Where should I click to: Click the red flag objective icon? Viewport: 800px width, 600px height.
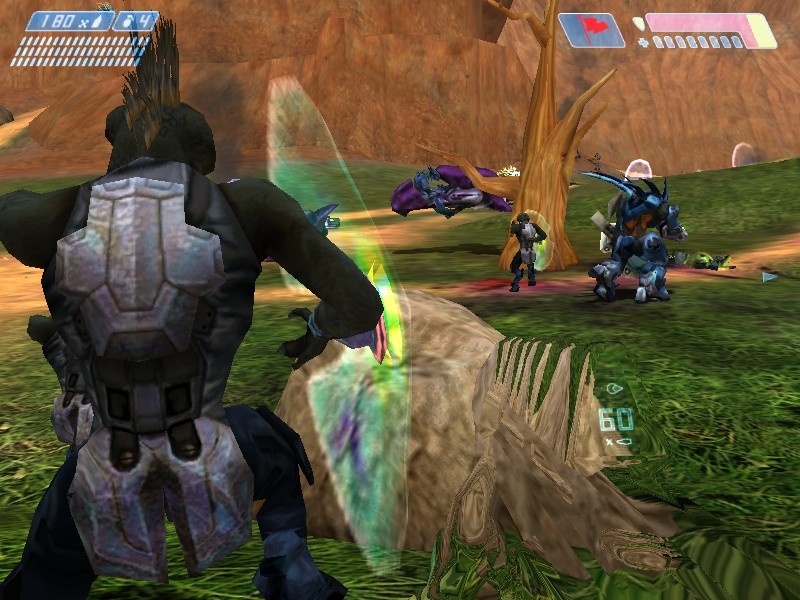tap(591, 30)
